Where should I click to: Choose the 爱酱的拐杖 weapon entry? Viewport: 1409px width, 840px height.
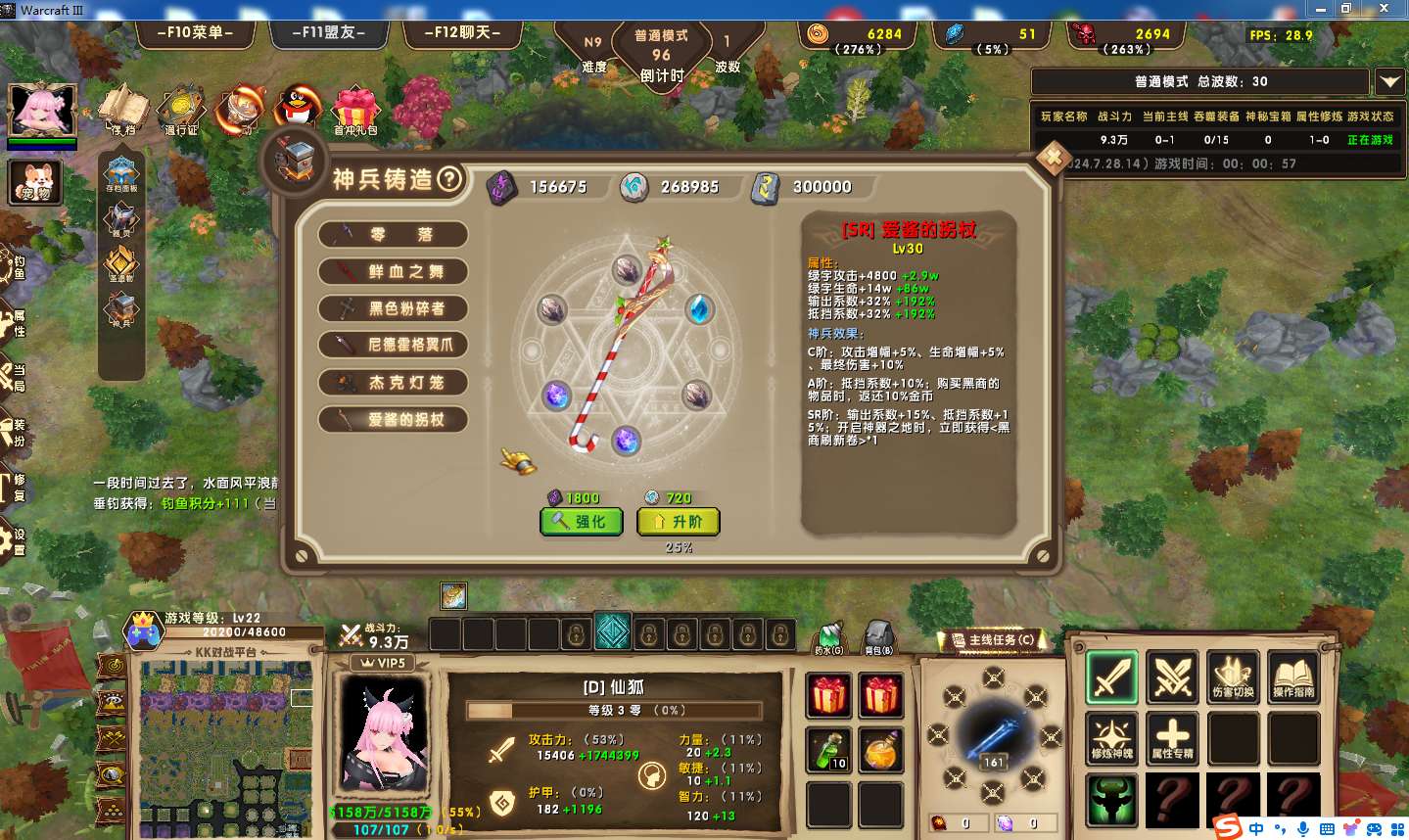394,420
